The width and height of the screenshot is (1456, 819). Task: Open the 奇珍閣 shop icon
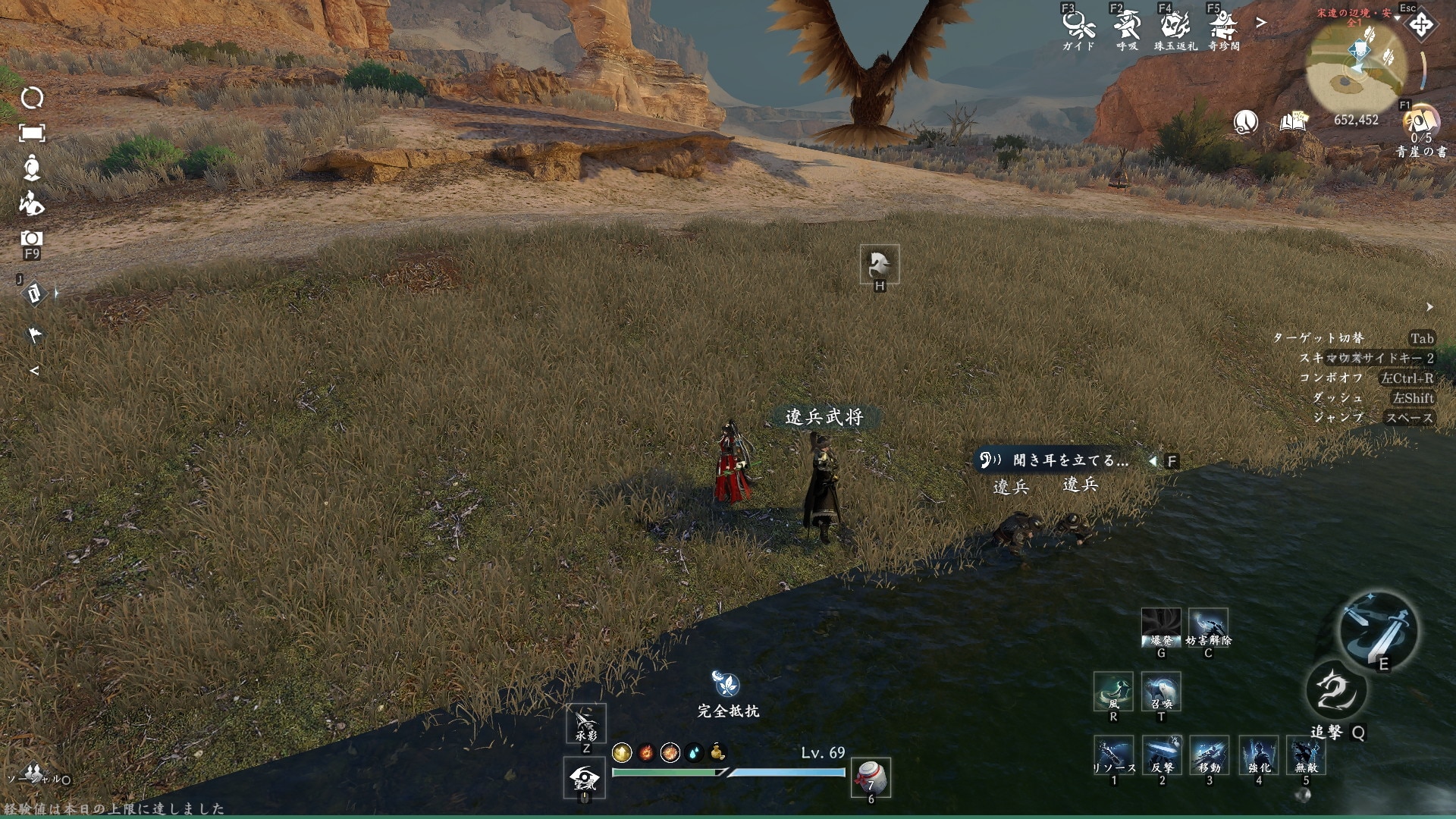click(1223, 28)
